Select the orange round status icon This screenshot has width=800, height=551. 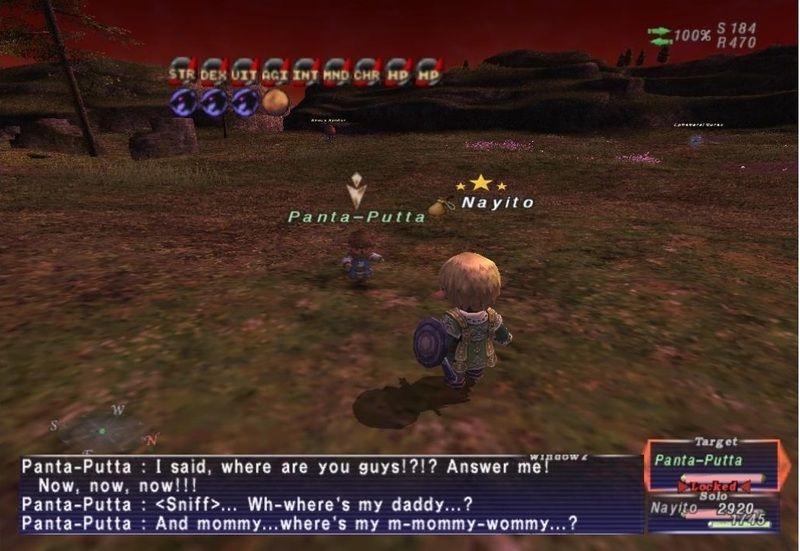275,102
